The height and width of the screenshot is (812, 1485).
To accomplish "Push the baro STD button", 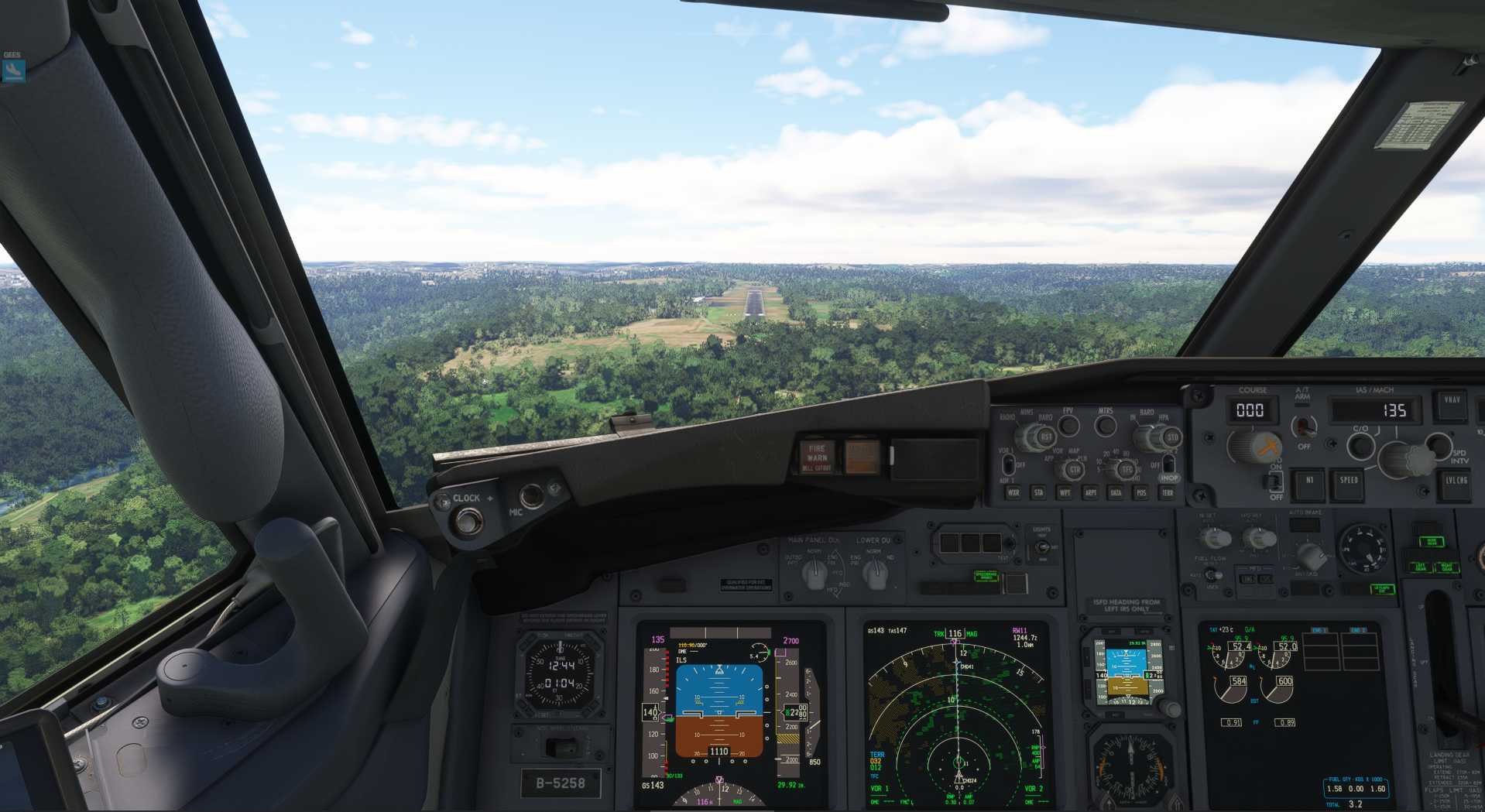I will [x=1171, y=437].
